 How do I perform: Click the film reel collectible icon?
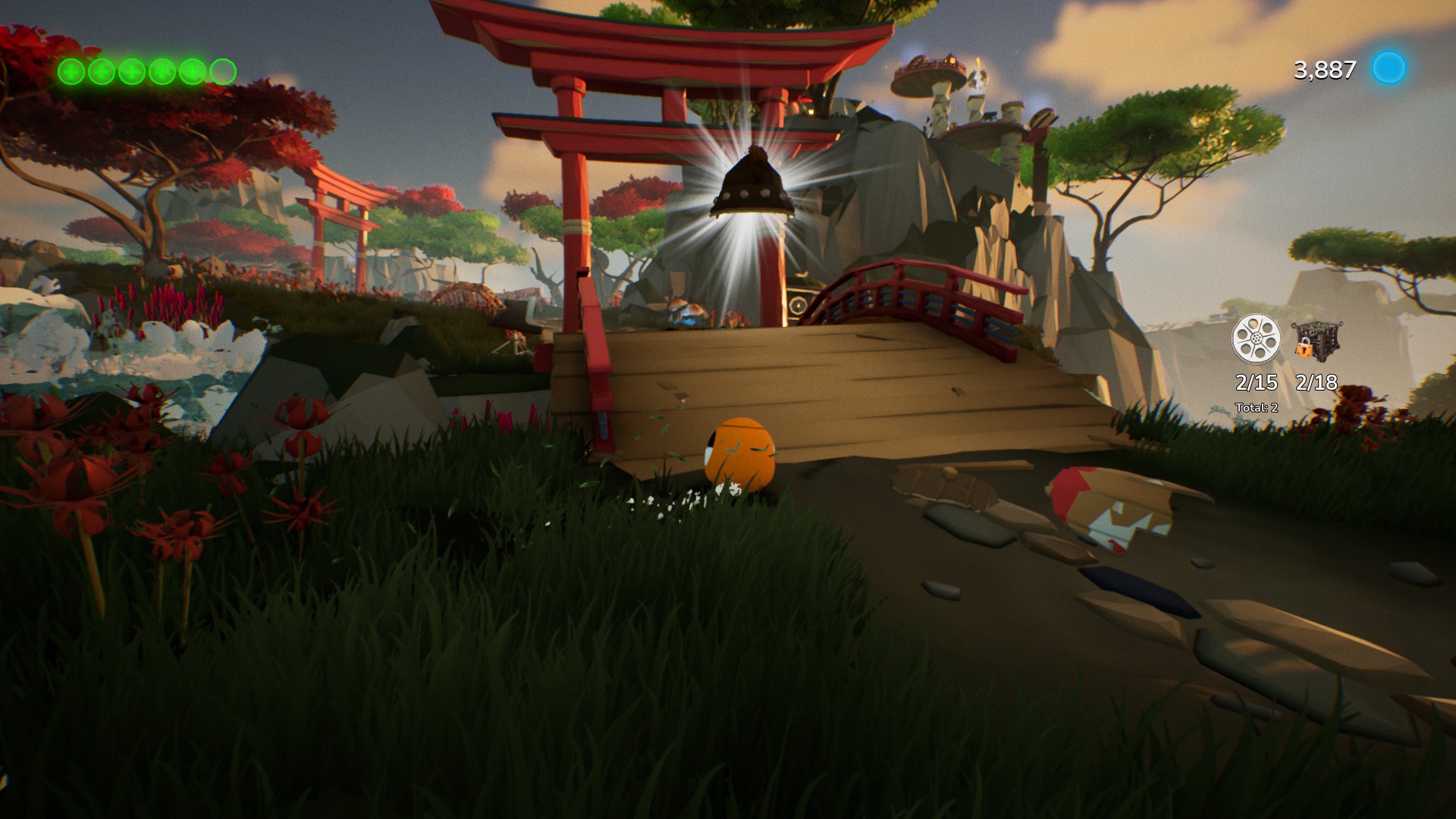1256,339
